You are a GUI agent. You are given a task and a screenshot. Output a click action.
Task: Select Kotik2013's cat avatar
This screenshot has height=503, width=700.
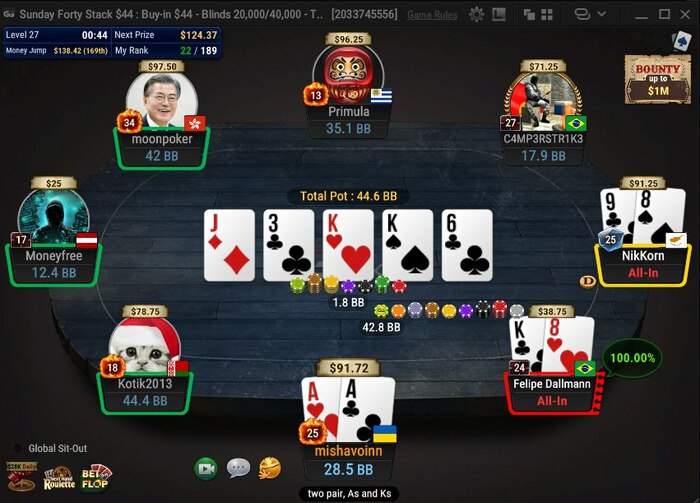click(x=144, y=345)
